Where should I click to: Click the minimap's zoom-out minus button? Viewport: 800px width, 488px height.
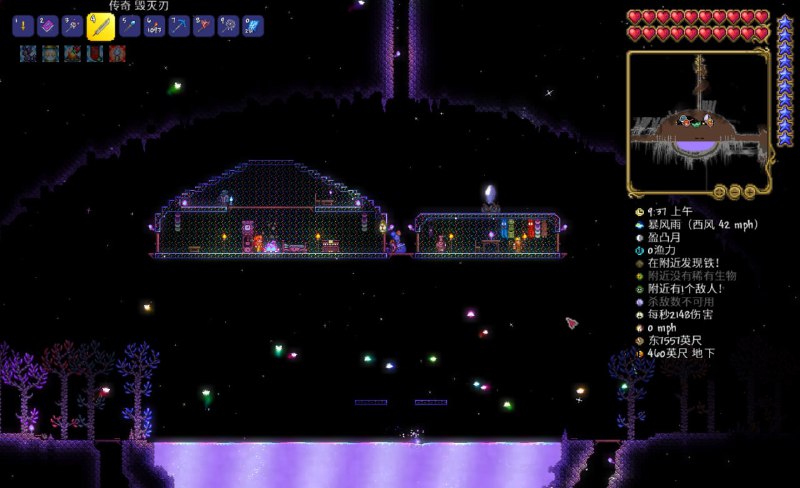click(735, 191)
